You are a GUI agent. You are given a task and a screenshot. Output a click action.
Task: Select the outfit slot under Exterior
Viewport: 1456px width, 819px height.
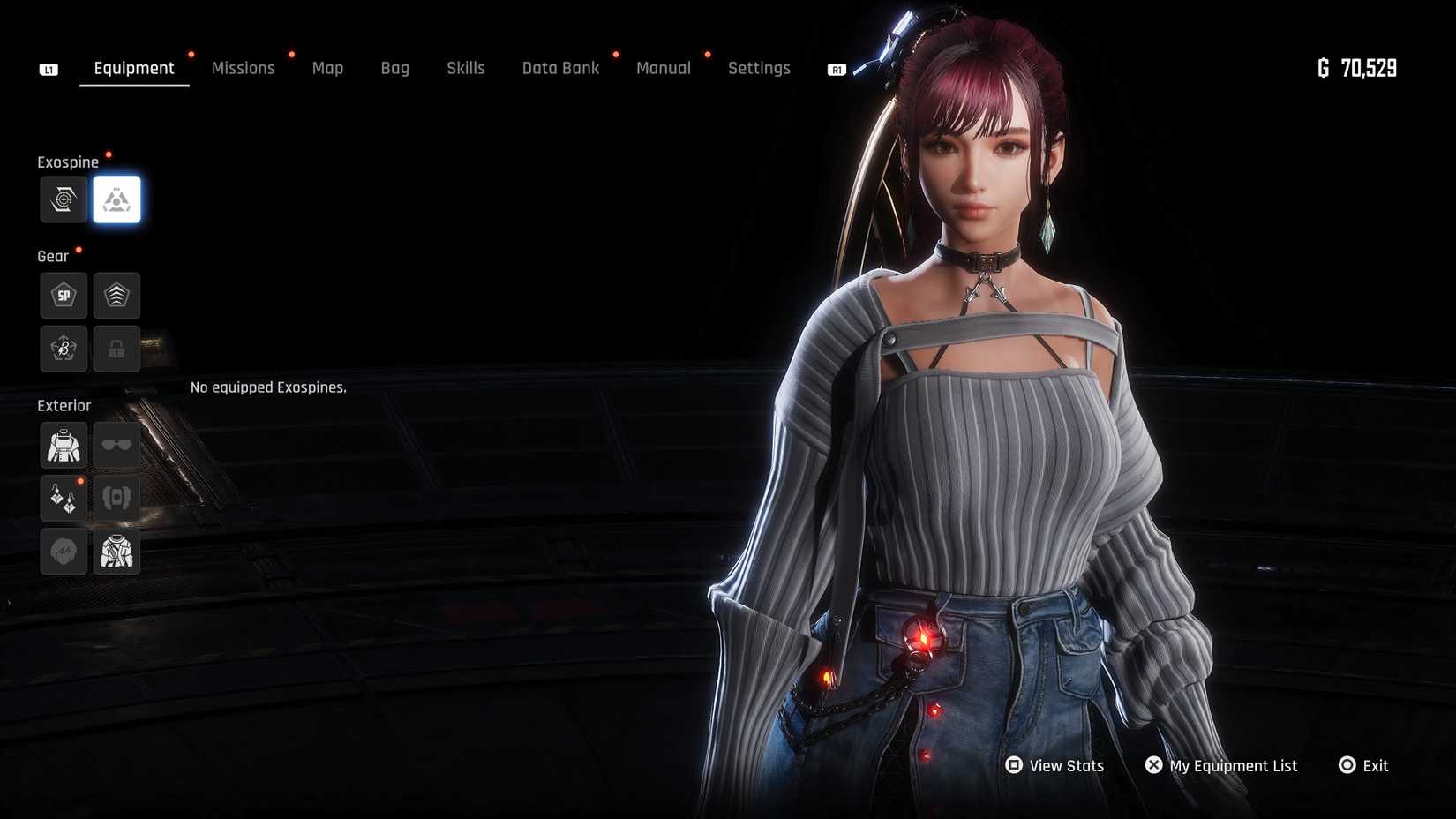(x=64, y=446)
